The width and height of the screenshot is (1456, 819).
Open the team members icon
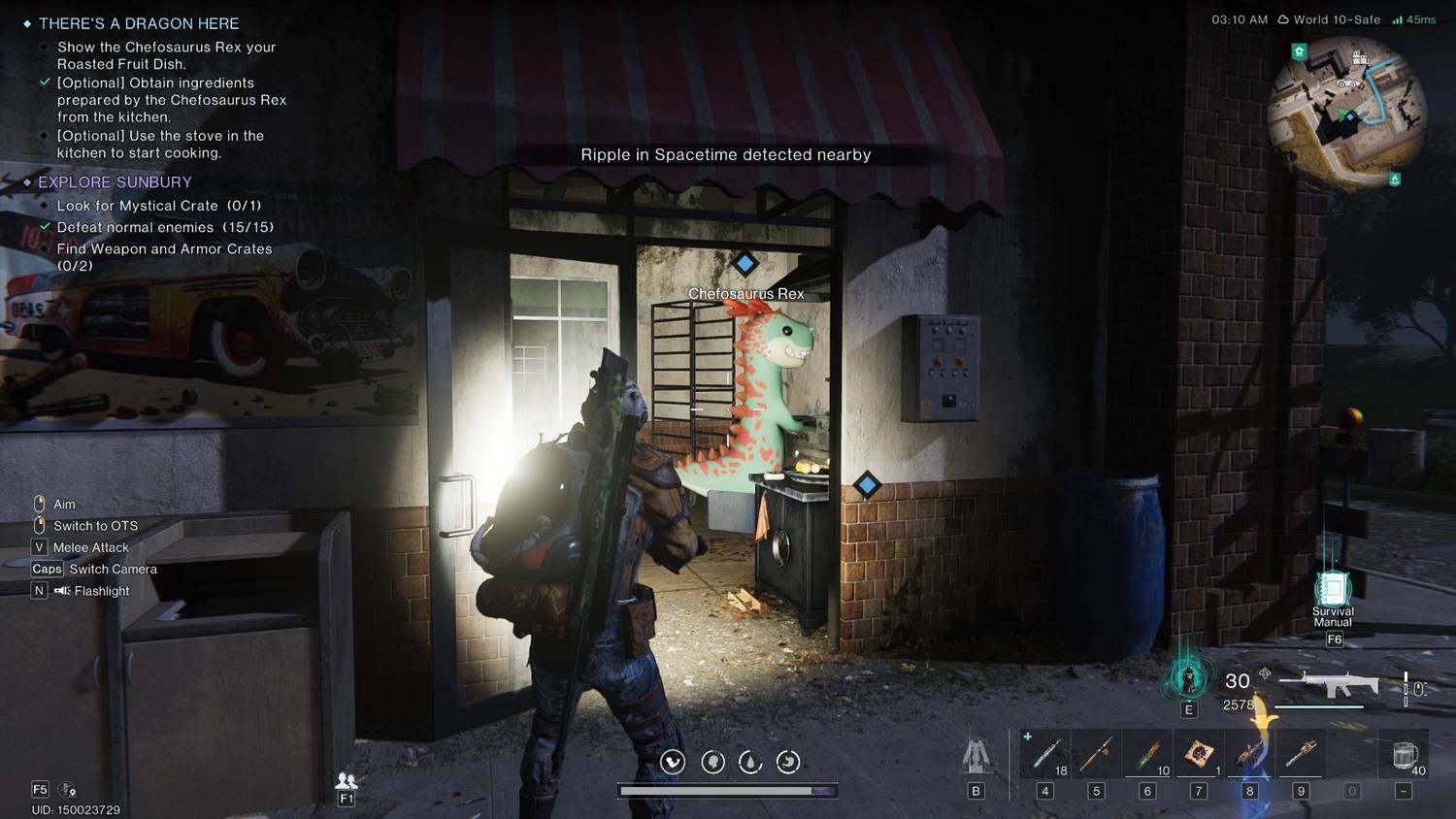346,780
